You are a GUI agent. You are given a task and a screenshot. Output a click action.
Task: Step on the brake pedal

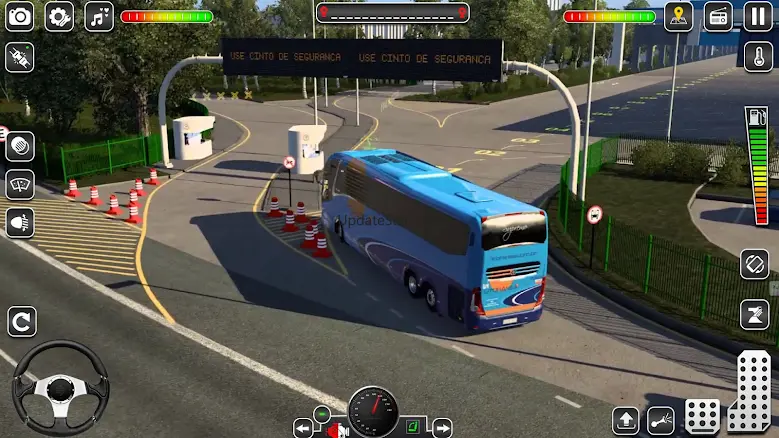702,415
